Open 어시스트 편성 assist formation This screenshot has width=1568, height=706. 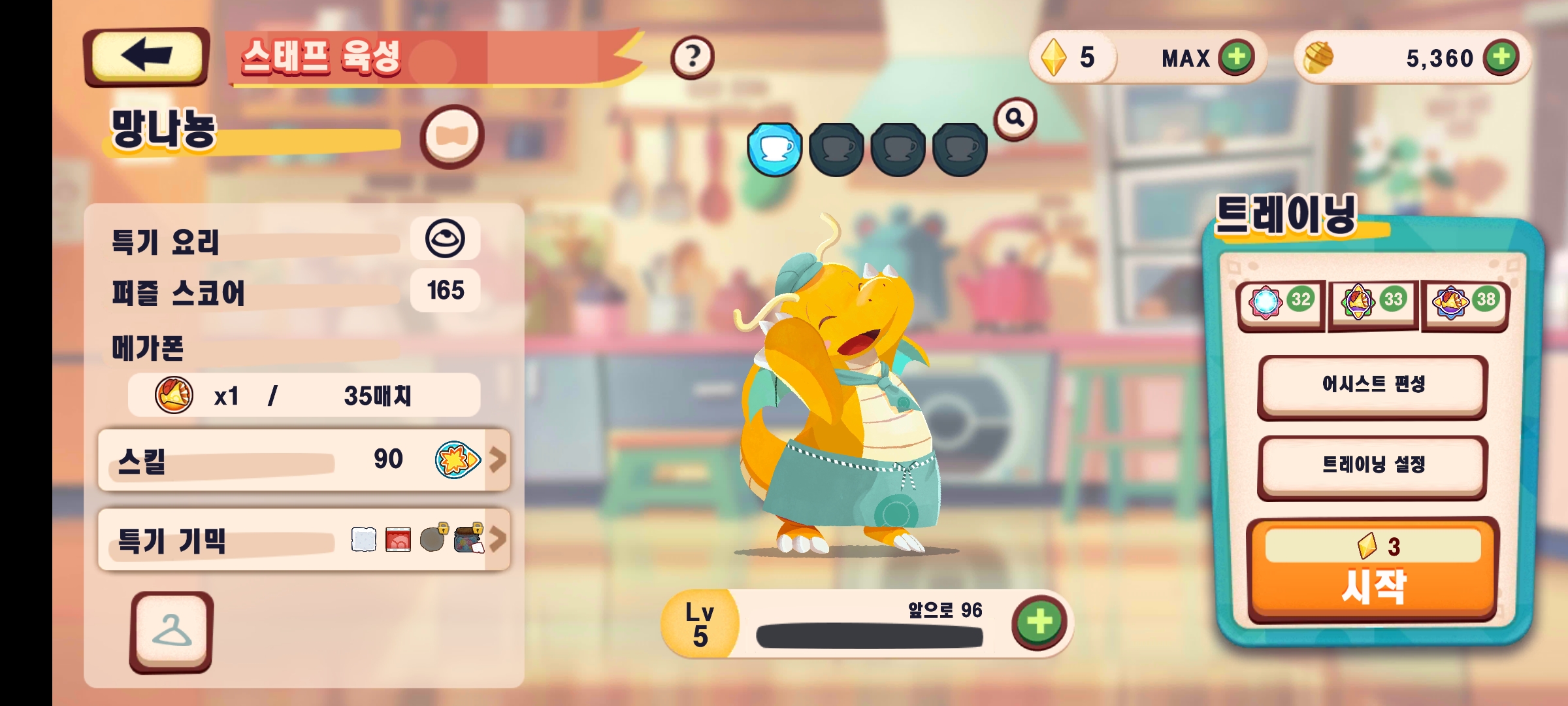[1372, 386]
